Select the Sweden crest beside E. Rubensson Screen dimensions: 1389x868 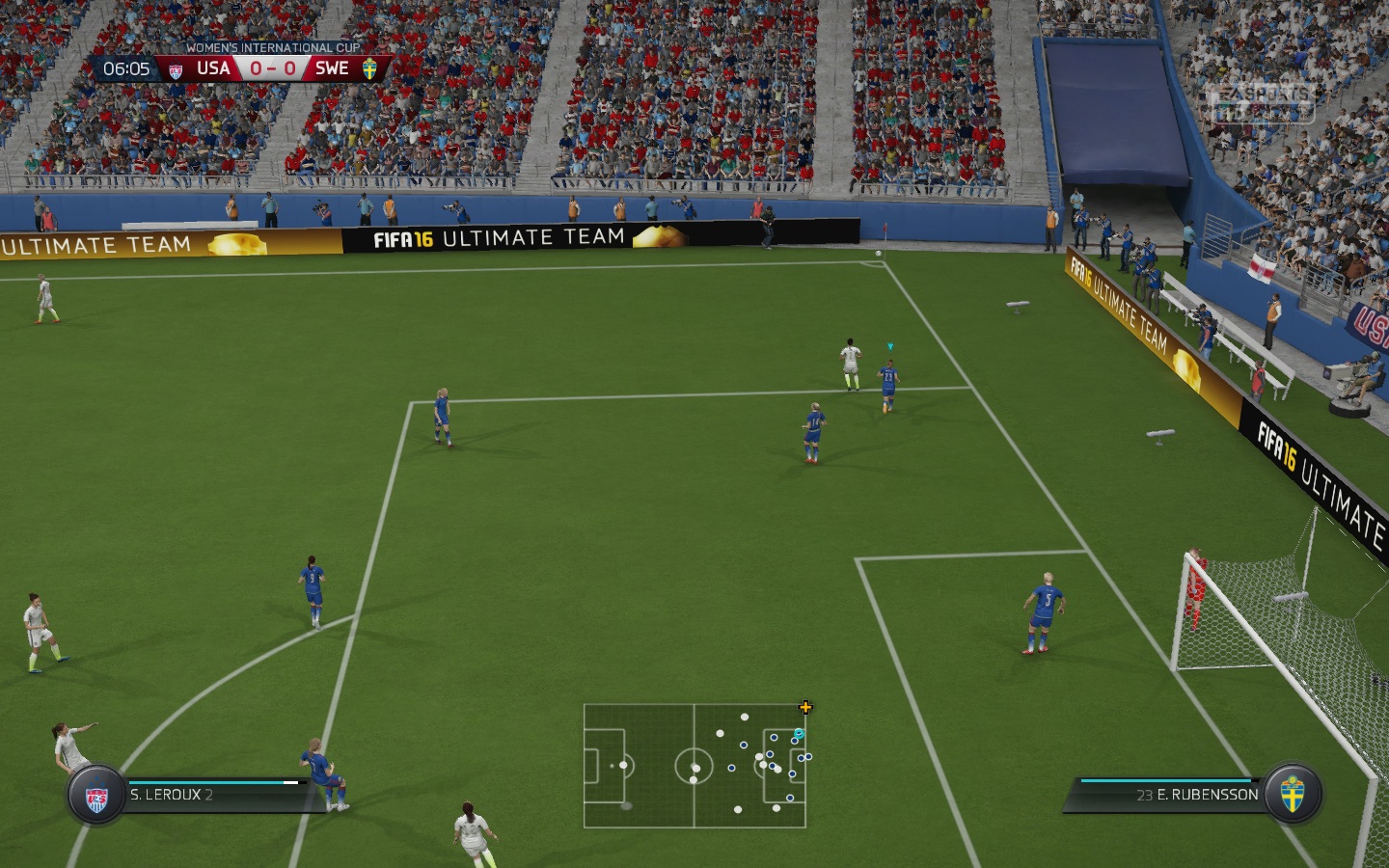[1293, 795]
